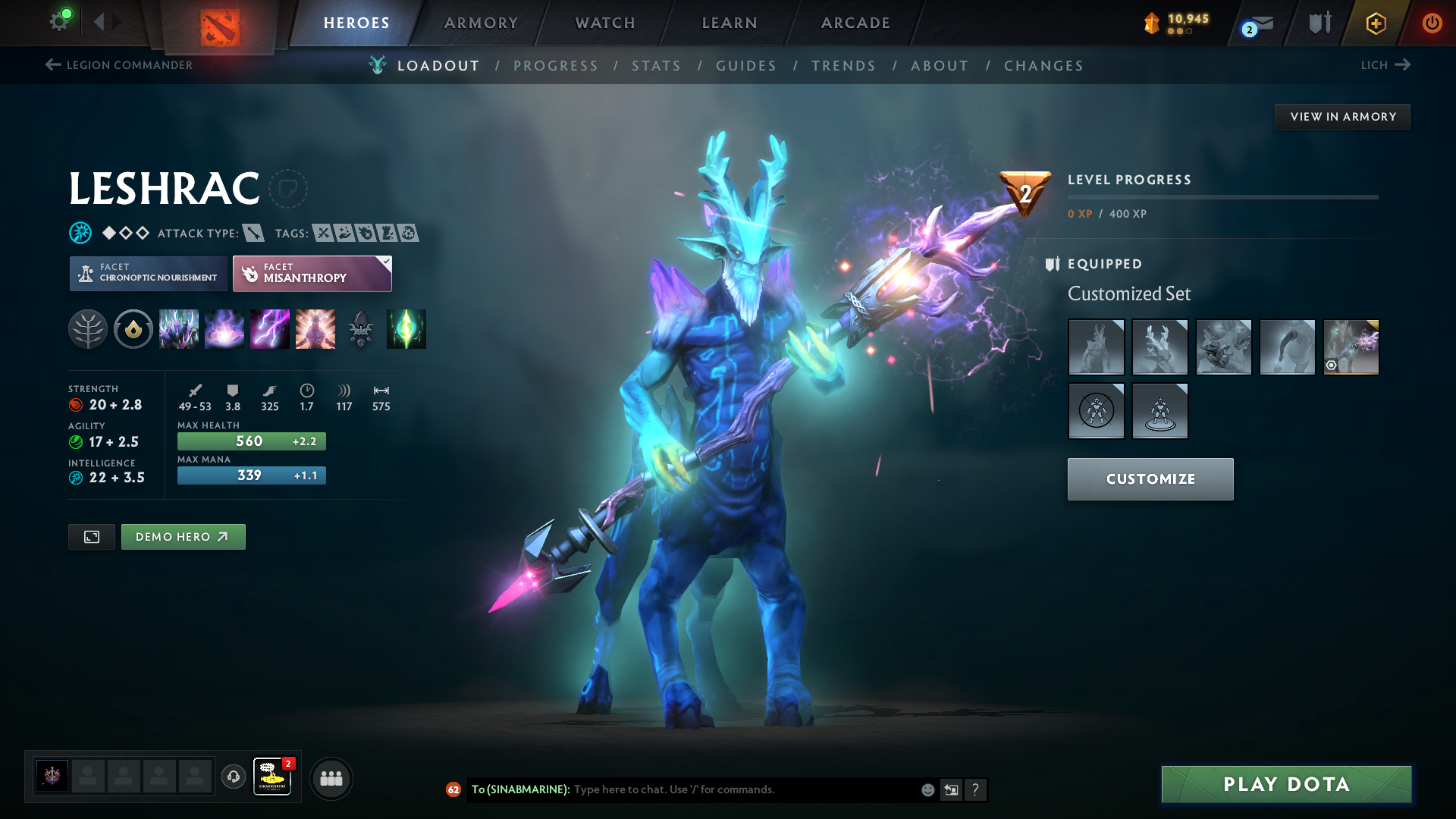The width and height of the screenshot is (1456, 819).
Task: Select the Chronoptic Nourishment facet
Action: click(149, 273)
